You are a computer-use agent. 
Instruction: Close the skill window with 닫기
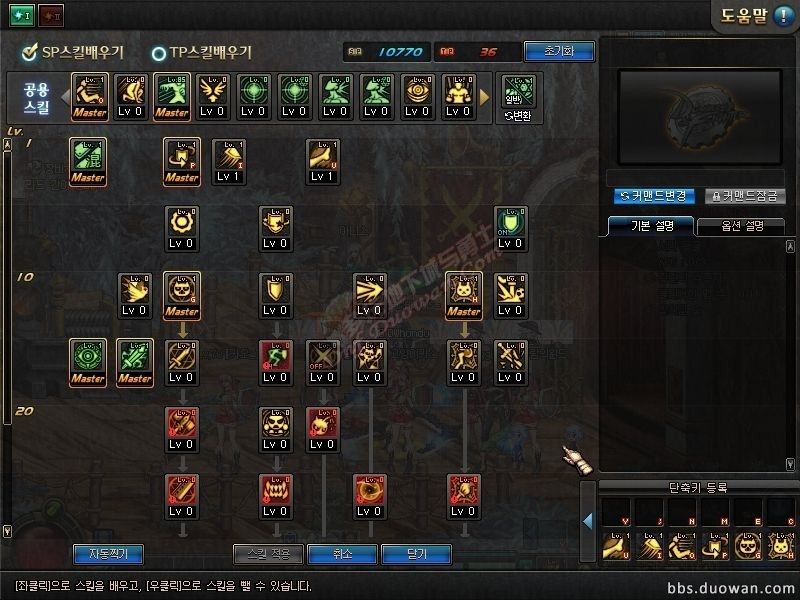(x=416, y=553)
